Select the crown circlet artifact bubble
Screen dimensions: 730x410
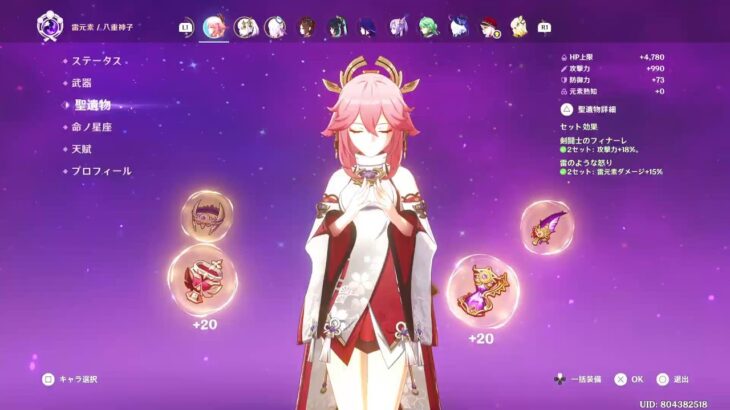[x=207, y=215]
